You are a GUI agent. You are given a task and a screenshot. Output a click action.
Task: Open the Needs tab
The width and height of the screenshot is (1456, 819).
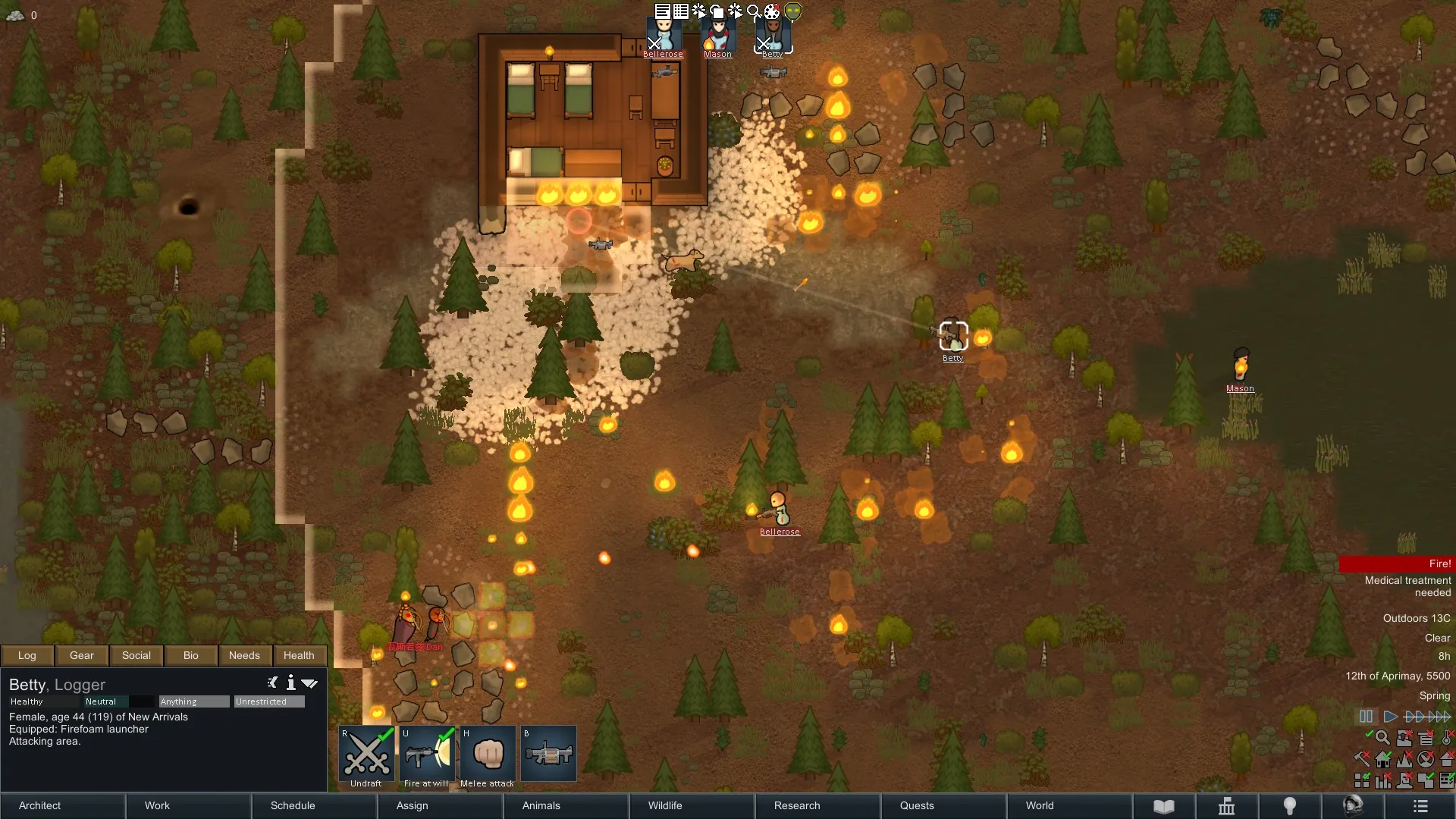coord(244,655)
